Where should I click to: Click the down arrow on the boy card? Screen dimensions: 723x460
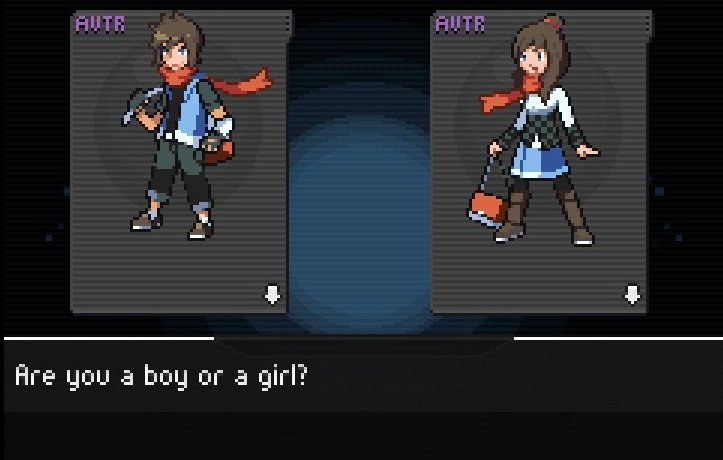click(x=272, y=294)
